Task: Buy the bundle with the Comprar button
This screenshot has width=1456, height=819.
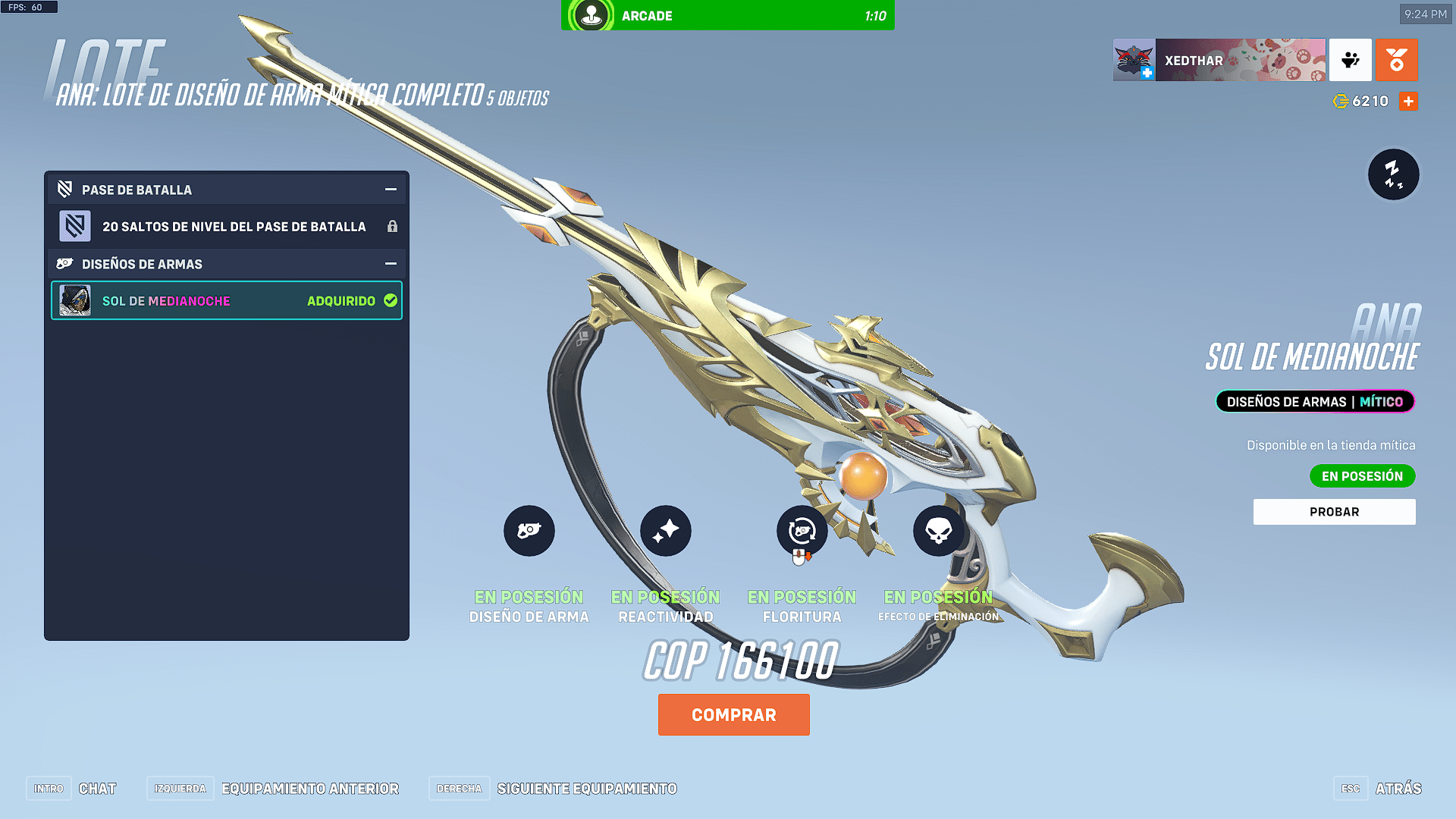Action: [733, 714]
